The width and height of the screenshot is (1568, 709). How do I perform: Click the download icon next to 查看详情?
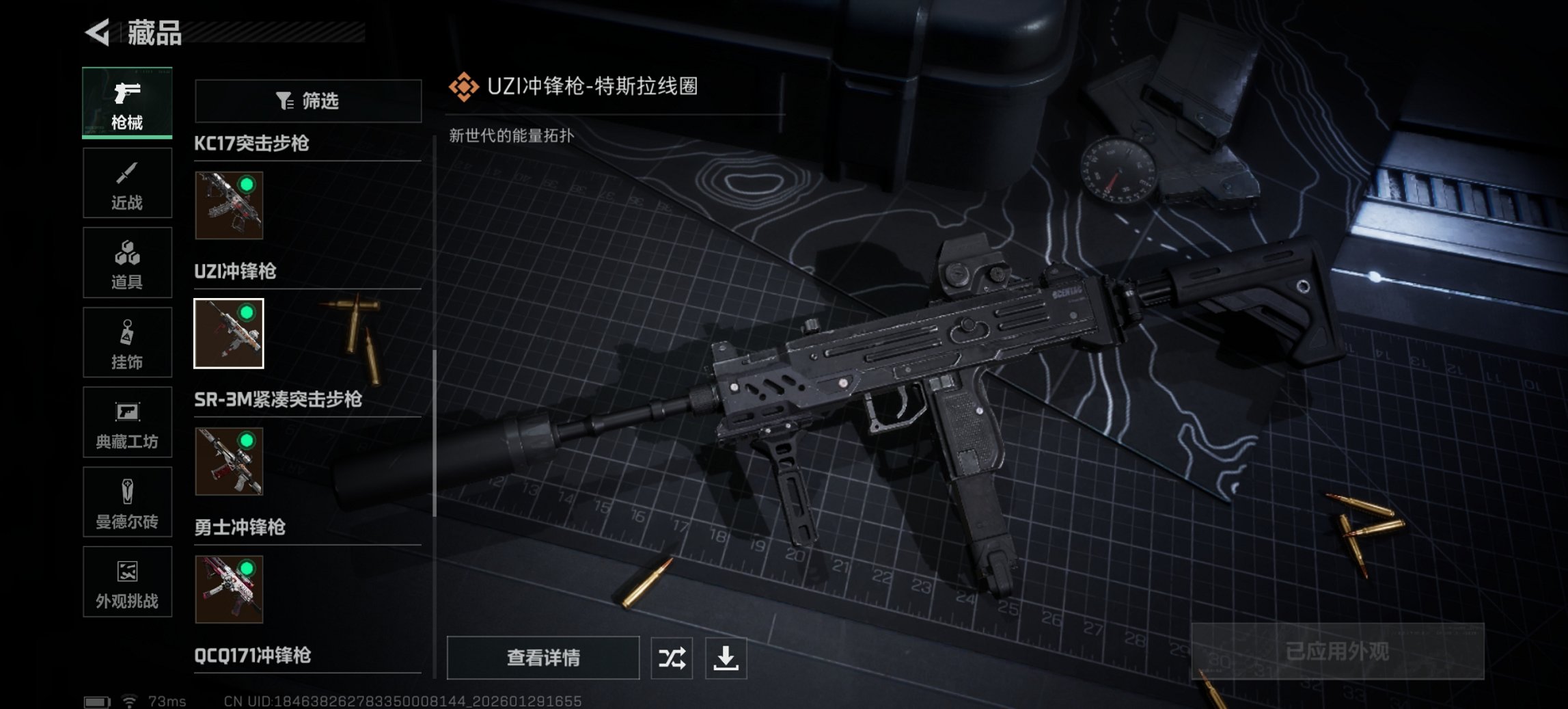point(727,658)
